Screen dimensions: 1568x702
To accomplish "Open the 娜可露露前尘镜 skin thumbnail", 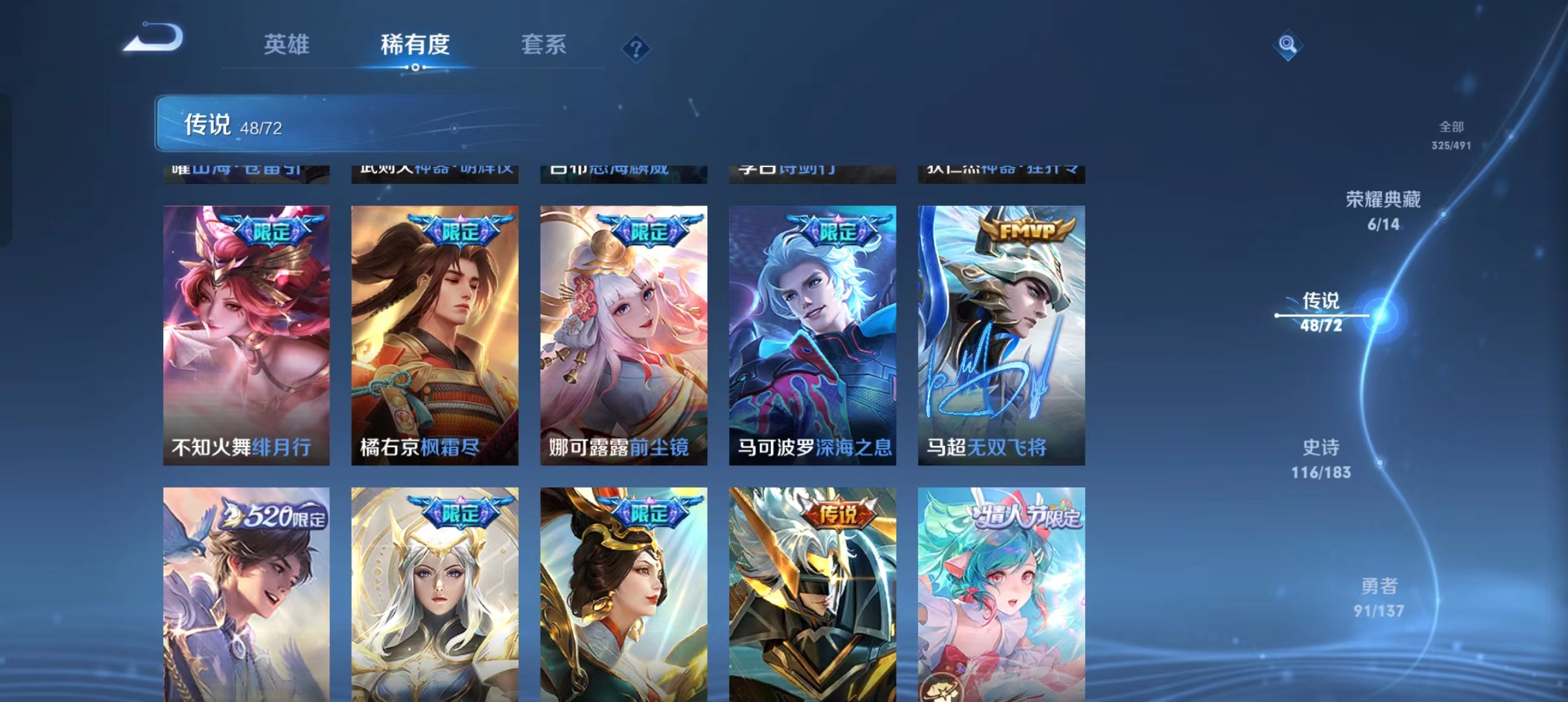I will point(623,331).
